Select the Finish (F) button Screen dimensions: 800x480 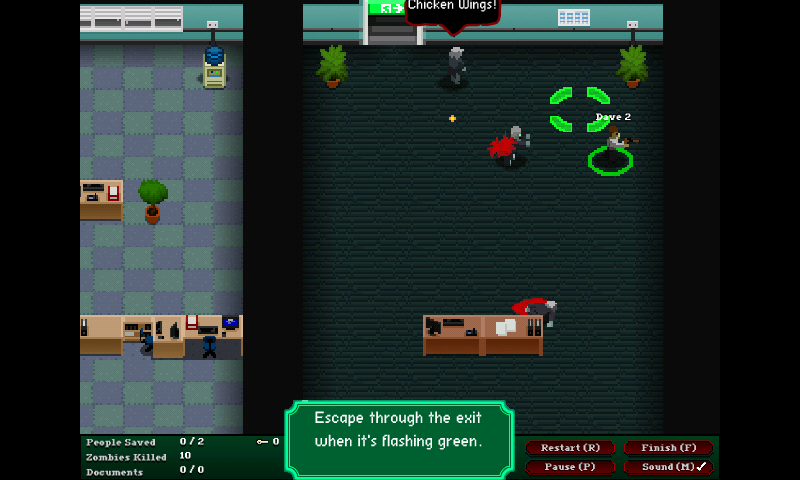668,448
